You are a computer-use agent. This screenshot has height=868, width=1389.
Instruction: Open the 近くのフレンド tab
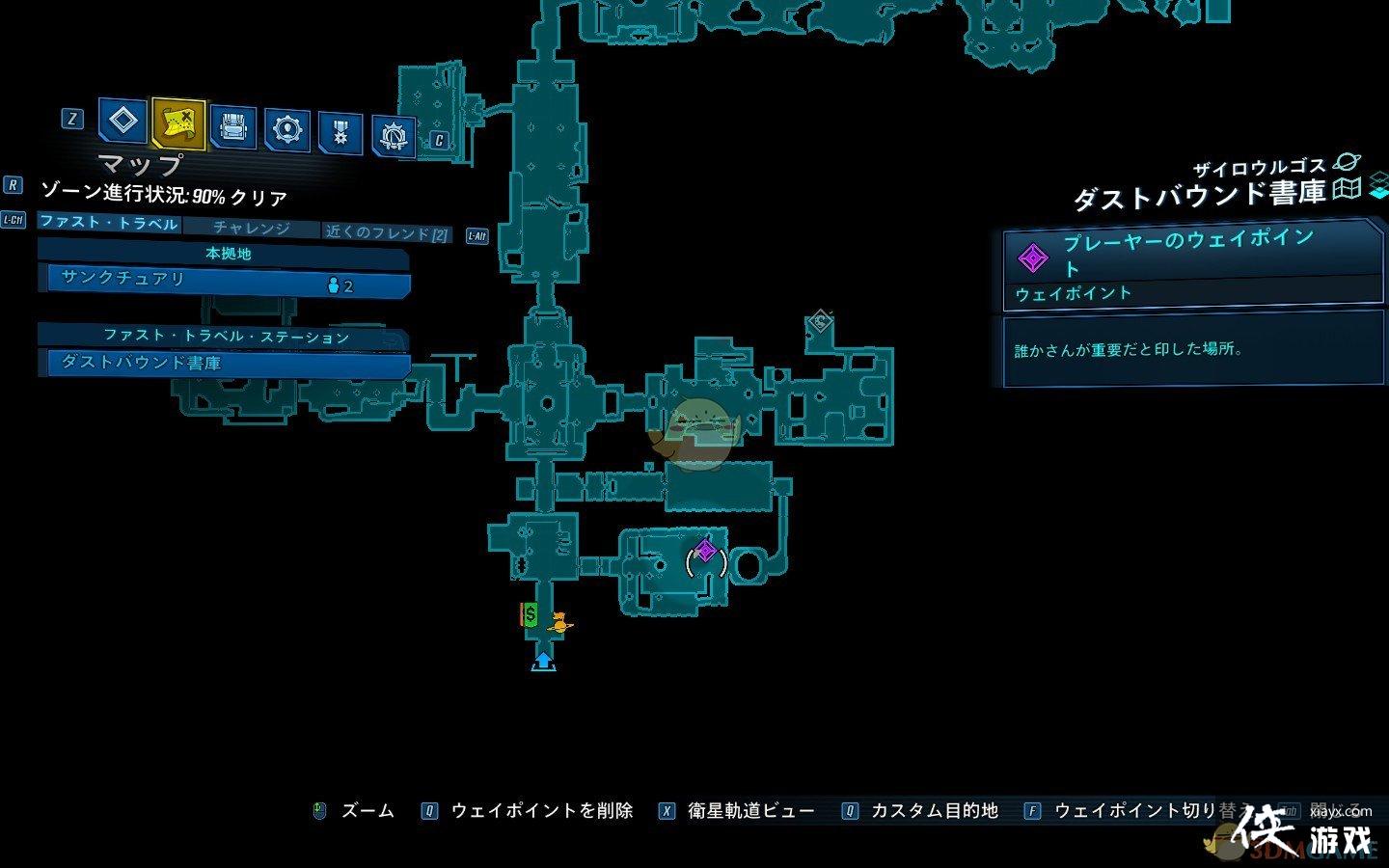[x=384, y=231]
